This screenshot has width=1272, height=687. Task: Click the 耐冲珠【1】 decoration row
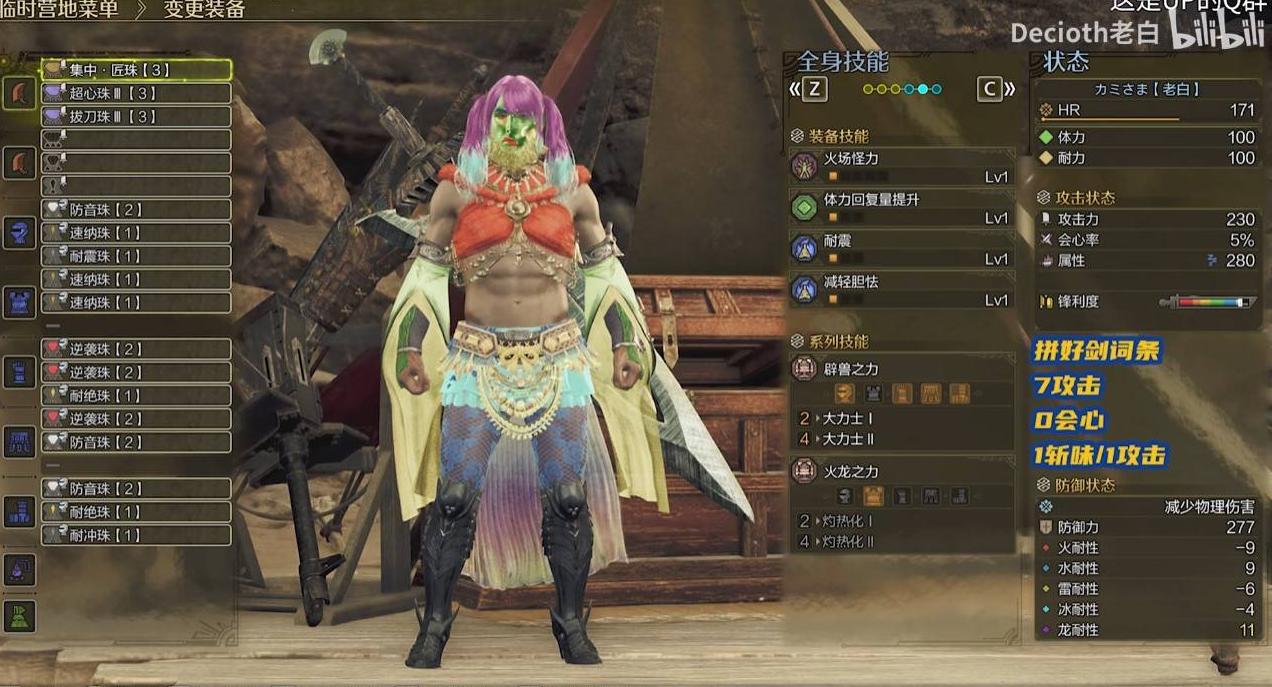coord(136,535)
